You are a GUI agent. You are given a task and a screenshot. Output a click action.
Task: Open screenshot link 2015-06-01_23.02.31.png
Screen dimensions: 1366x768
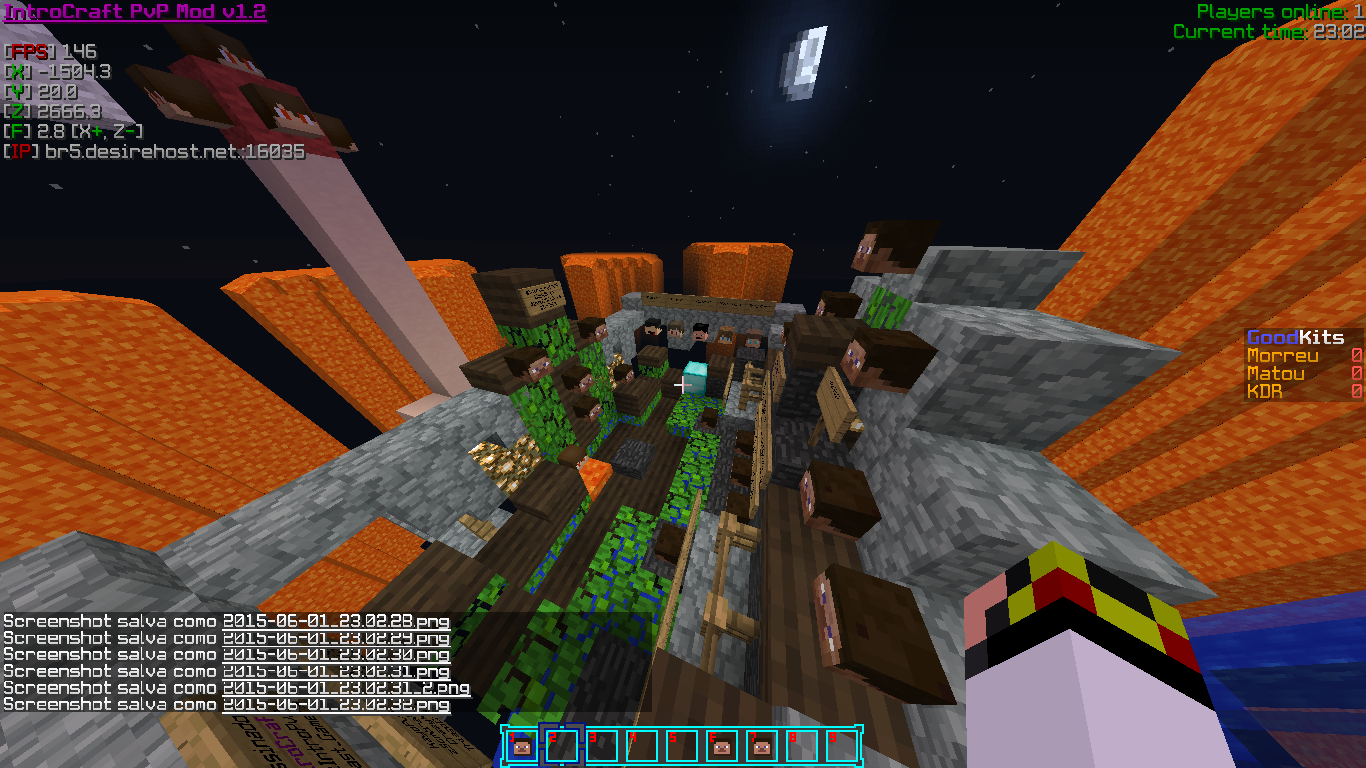pos(336,671)
